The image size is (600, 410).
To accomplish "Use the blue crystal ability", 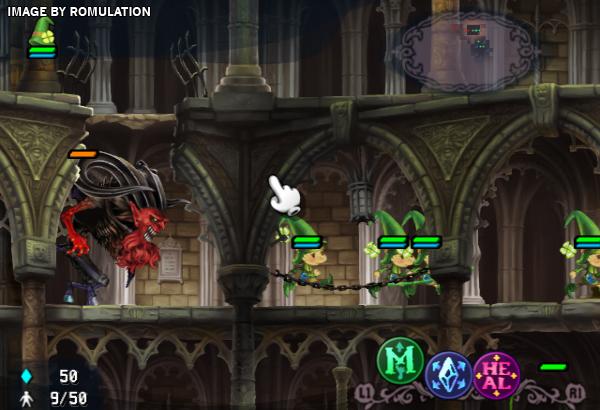I will [x=448, y=375].
